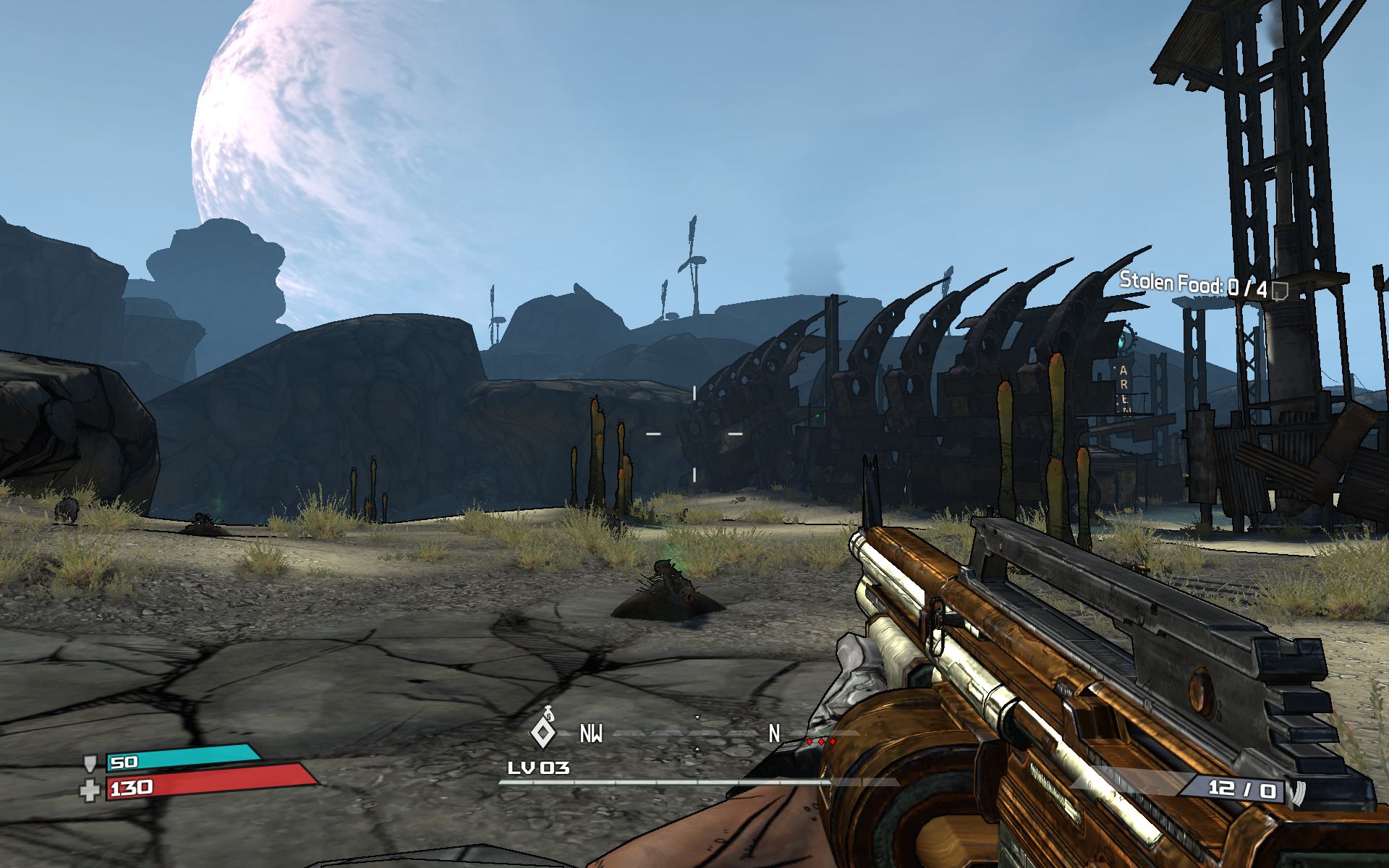Click the shield icon beside the 50 value
1389x868 pixels.
92,762
